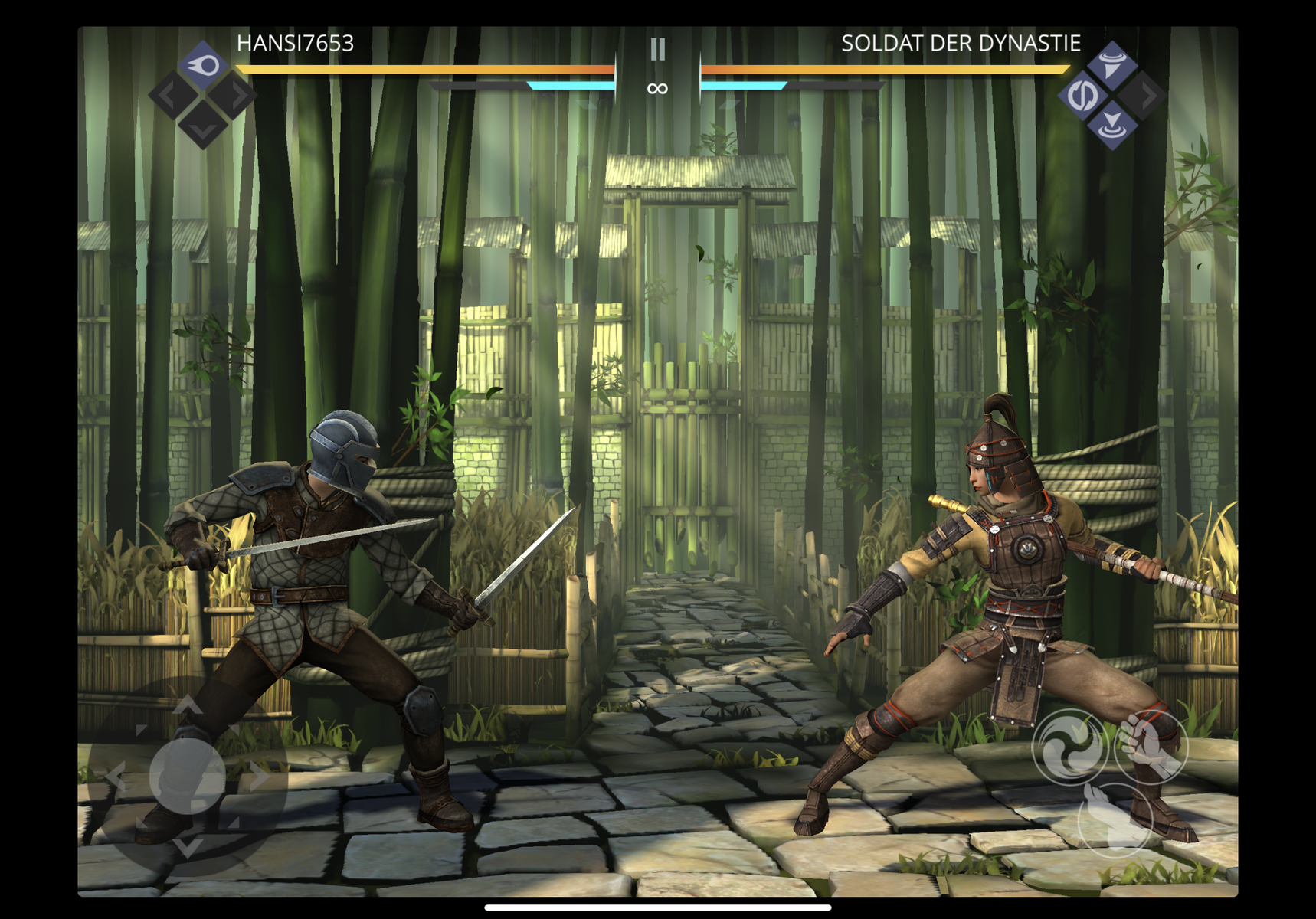The height and width of the screenshot is (919, 1316).
Task: Pause the fight with the pause button
Action: click(x=657, y=50)
